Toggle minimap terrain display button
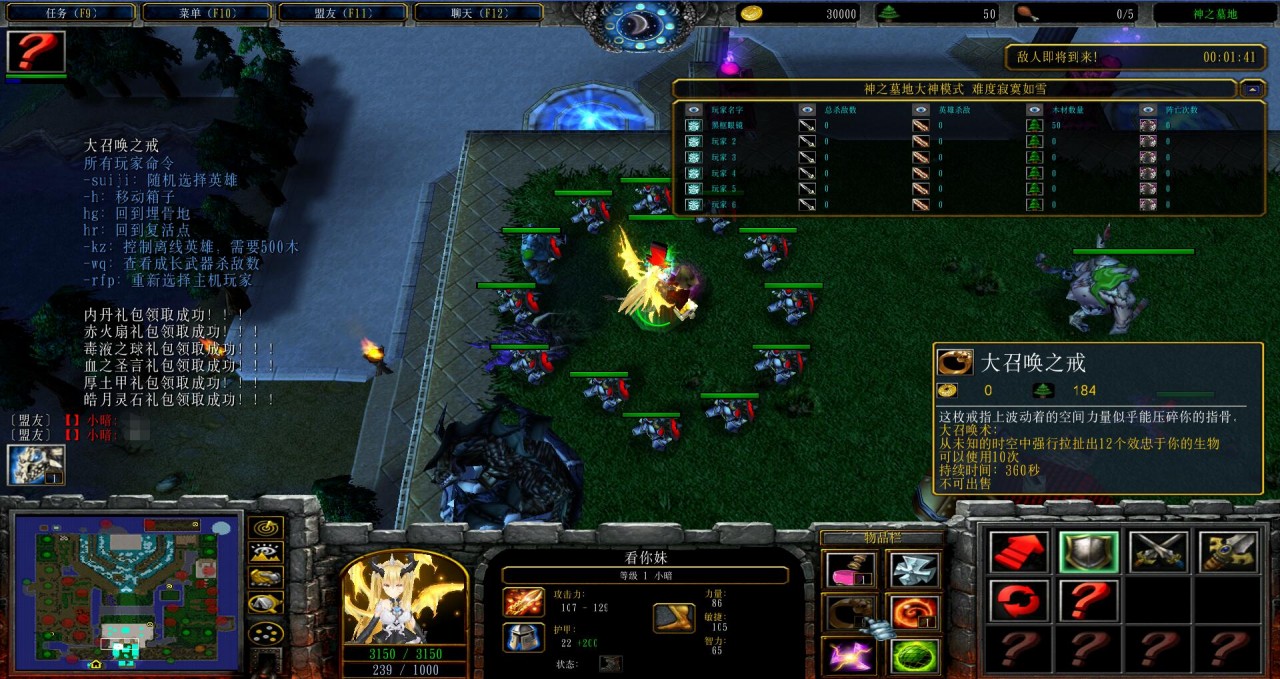The width and height of the screenshot is (1280, 679). click(x=266, y=552)
